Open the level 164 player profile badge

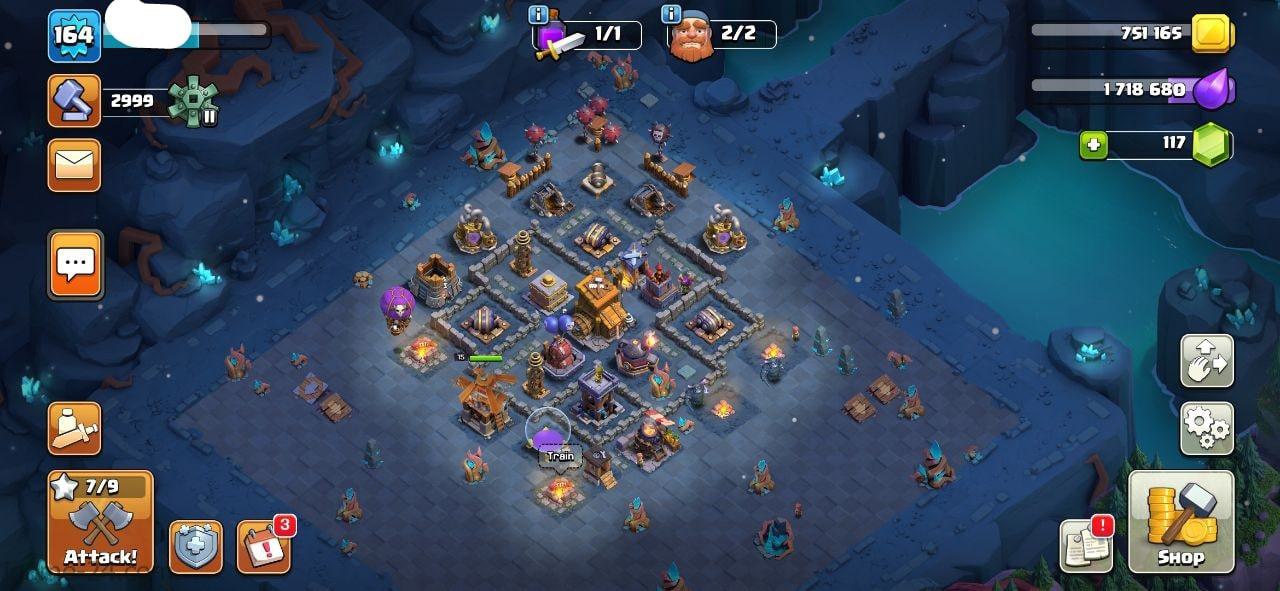point(74,36)
